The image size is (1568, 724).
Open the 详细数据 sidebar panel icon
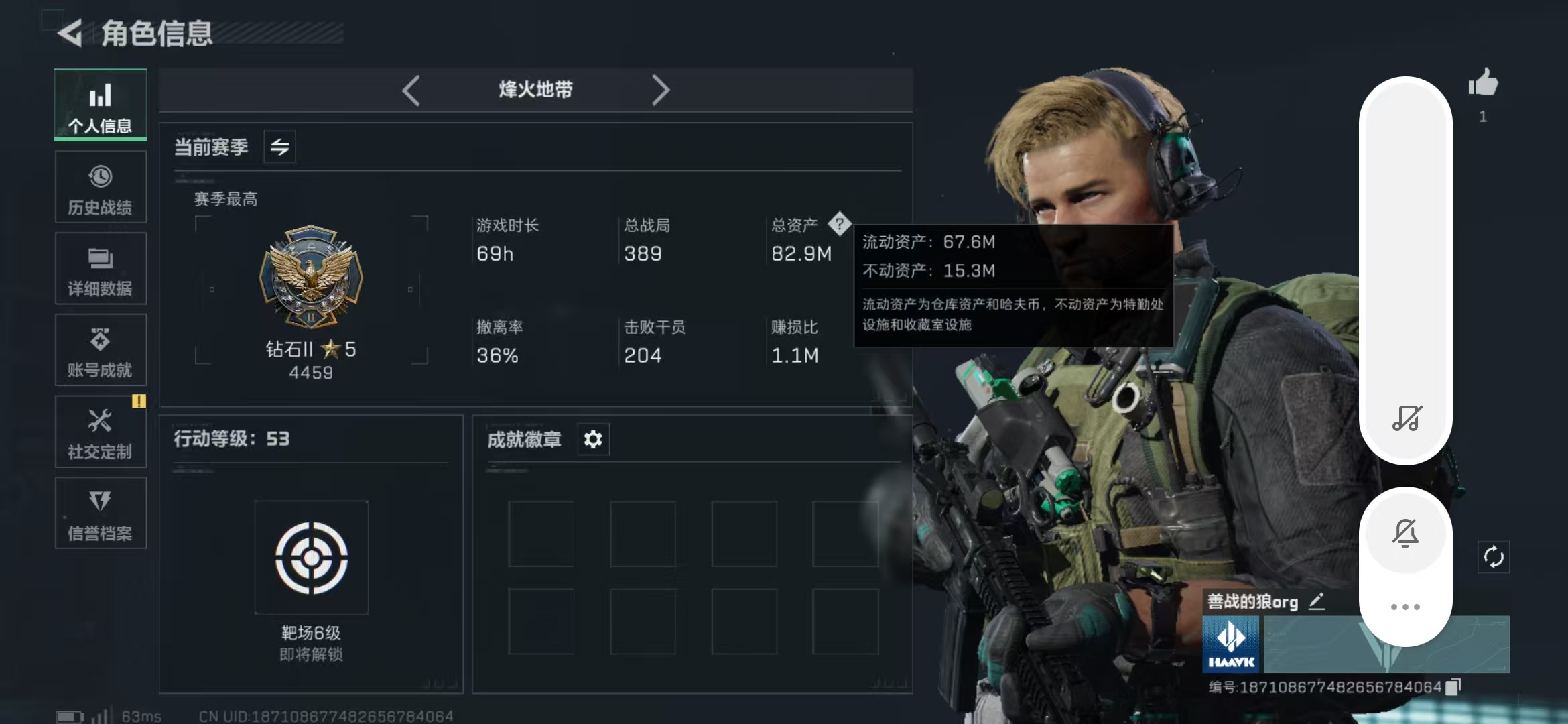click(101, 268)
